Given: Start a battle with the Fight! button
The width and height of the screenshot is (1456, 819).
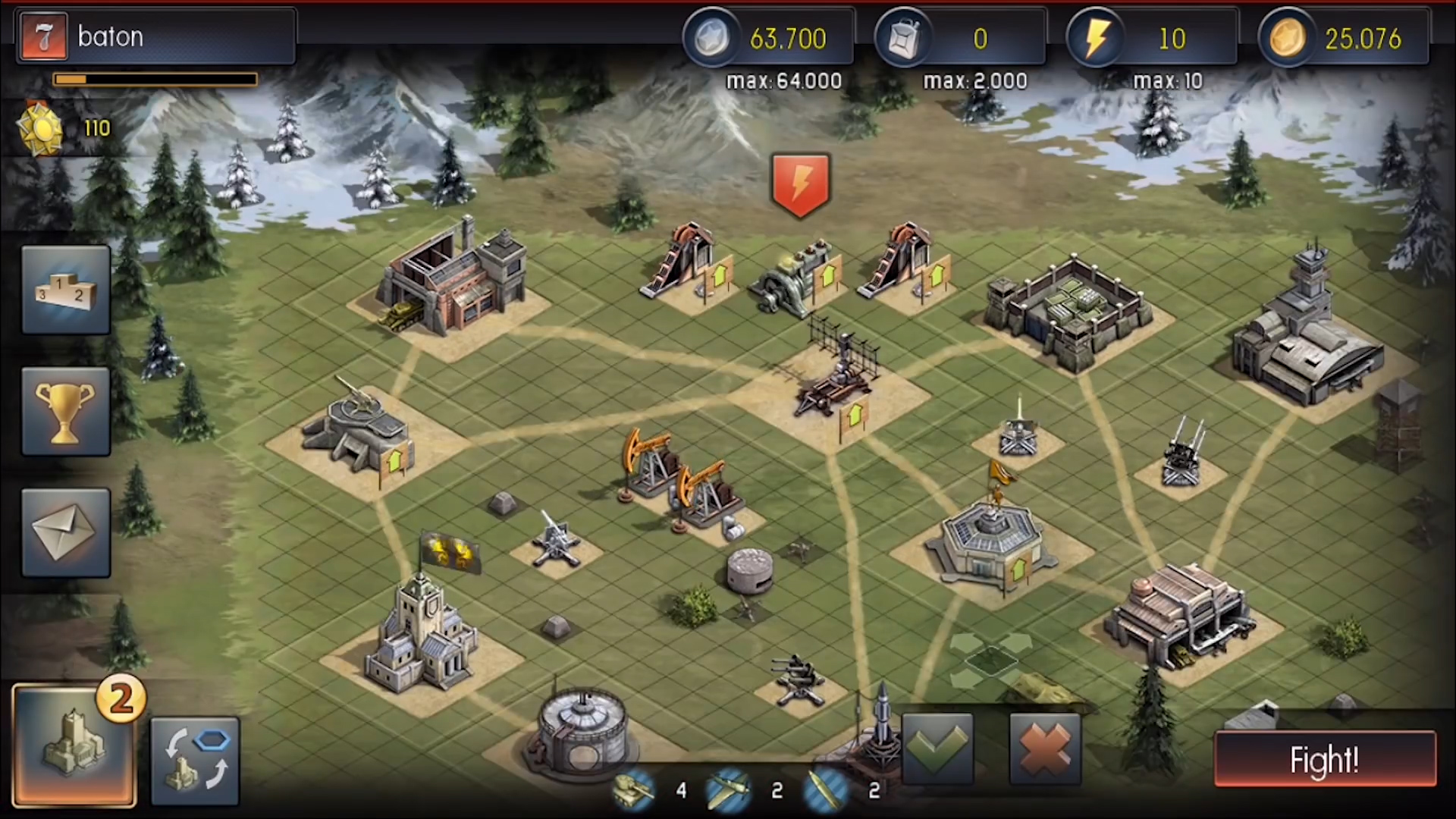Looking at the screenshot, I should point(1325,759).
